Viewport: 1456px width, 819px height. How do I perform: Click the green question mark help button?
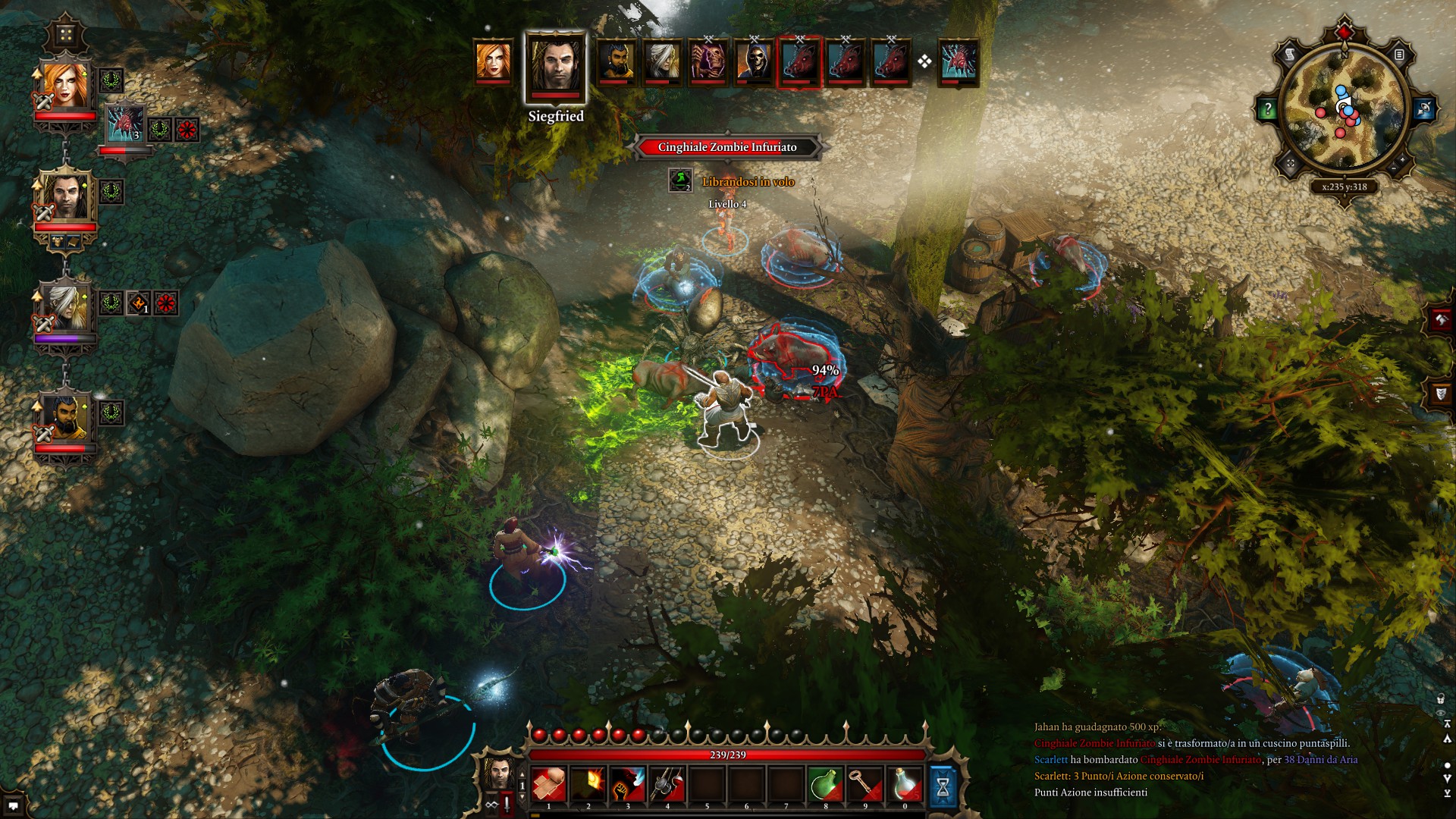click(x=1266, y=109)
